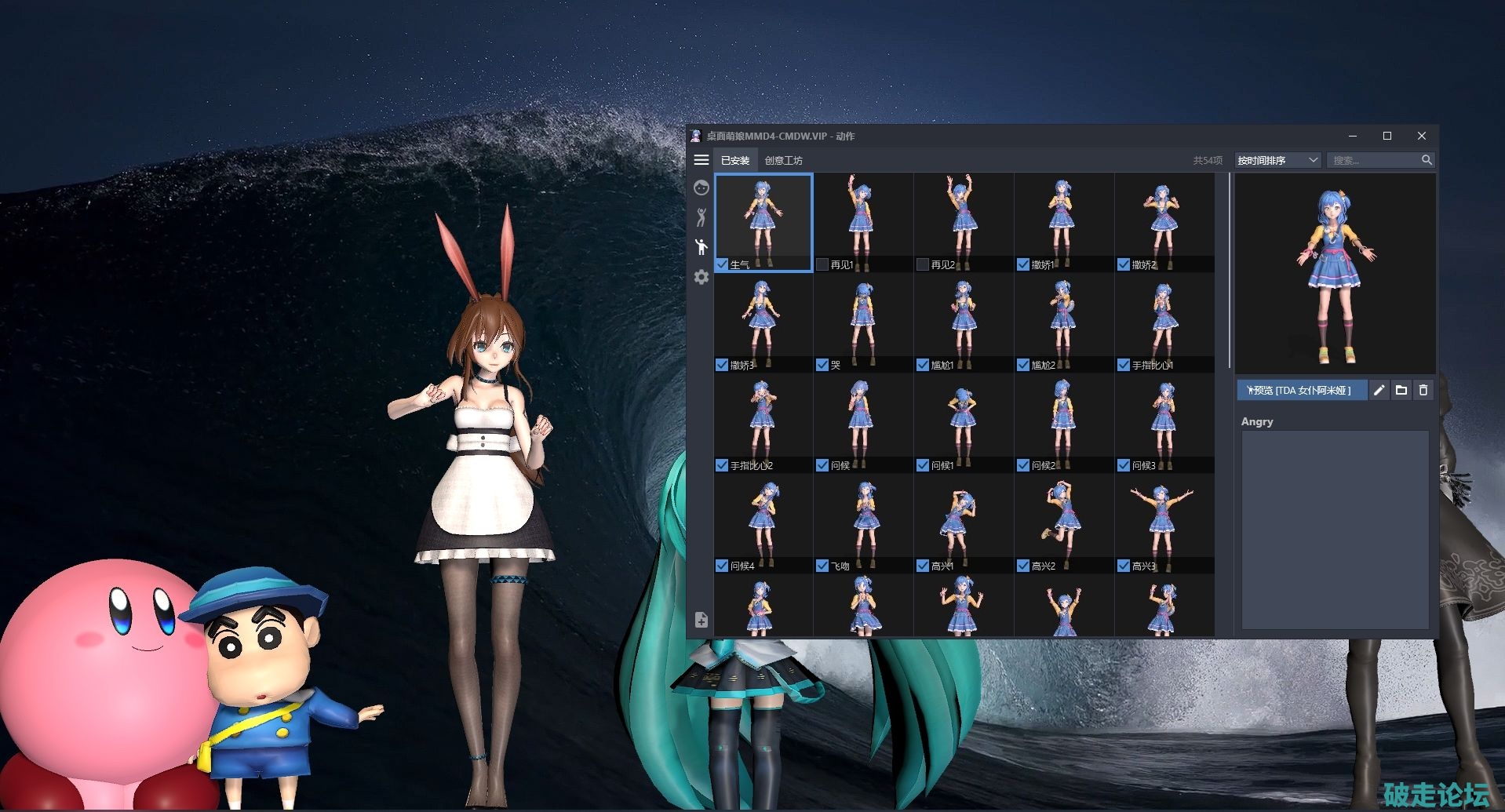Enable the 再见1 motion checkbox
The height and width of the screenshot is (812, 1505).
[822, 264]
